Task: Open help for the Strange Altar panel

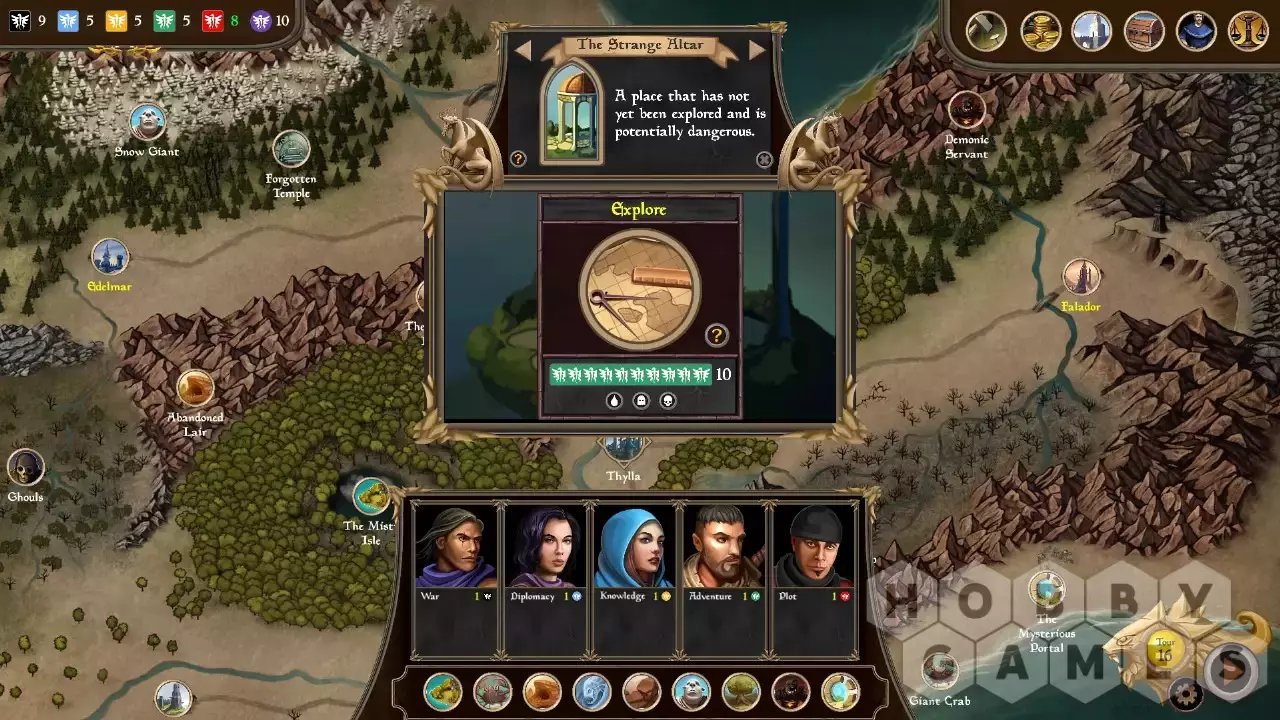Action: tap(518, 159)
